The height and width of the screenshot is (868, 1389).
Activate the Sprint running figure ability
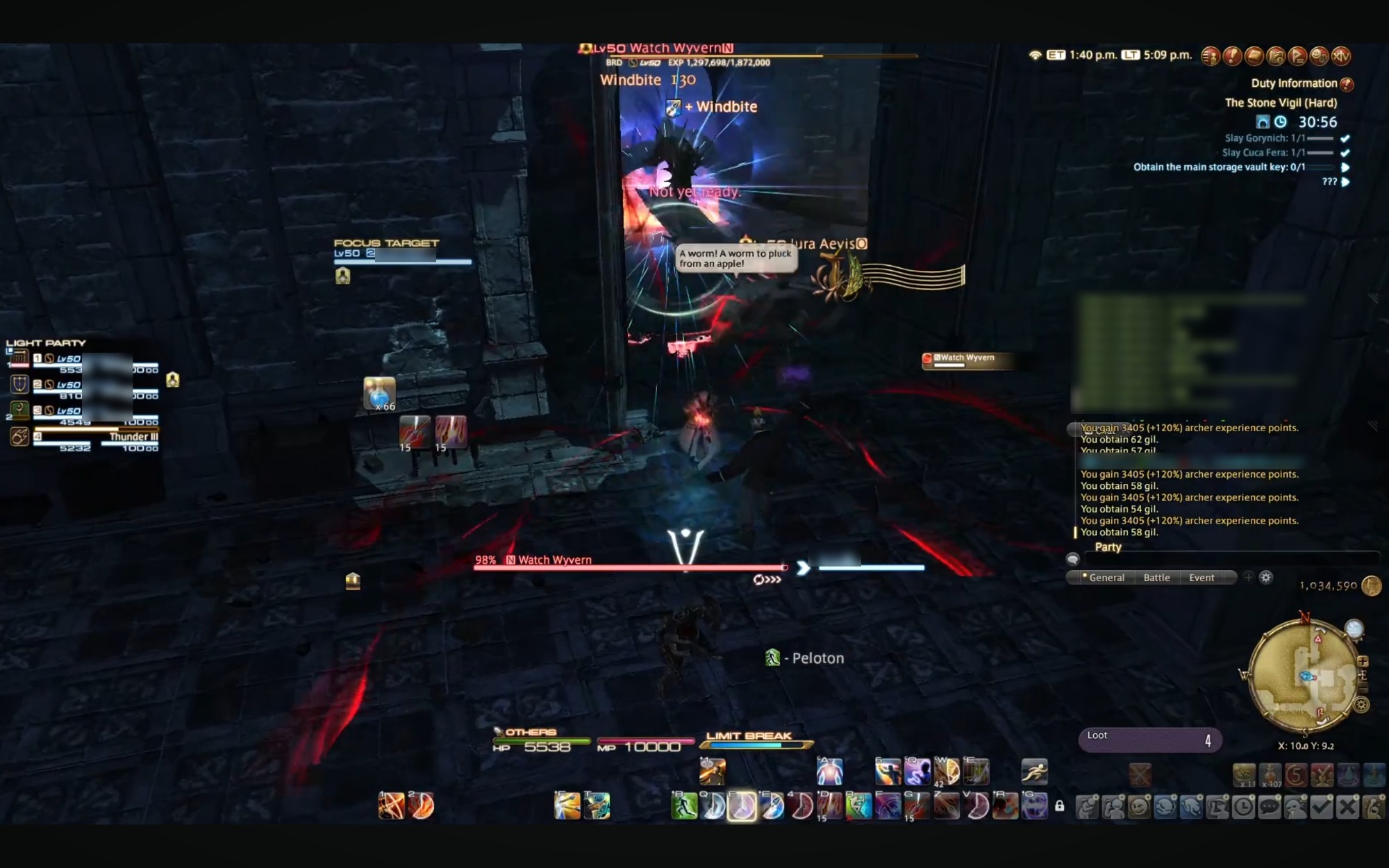(1034, 771)
